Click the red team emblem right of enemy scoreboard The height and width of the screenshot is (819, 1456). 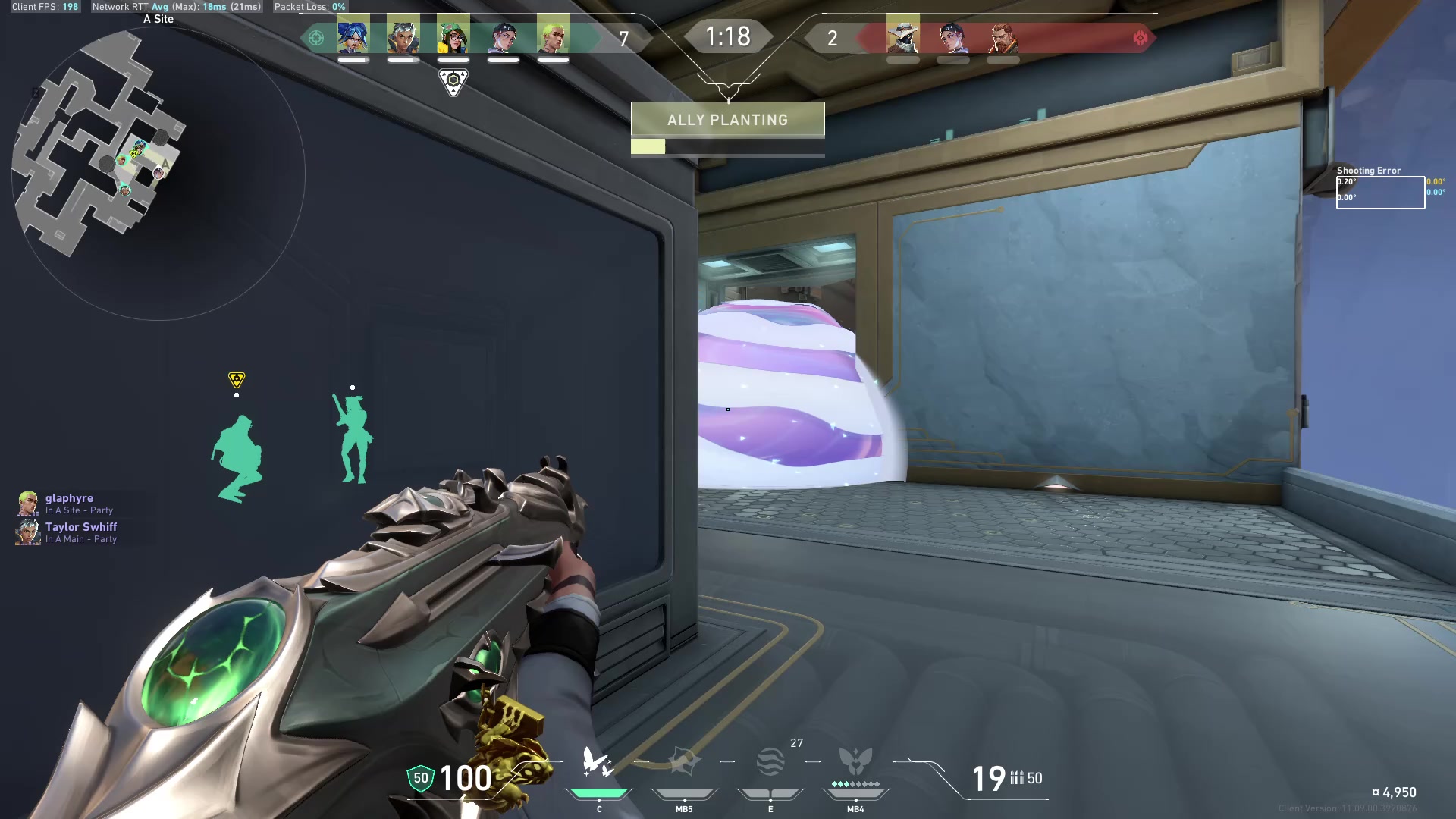[x=1141, y=38]
